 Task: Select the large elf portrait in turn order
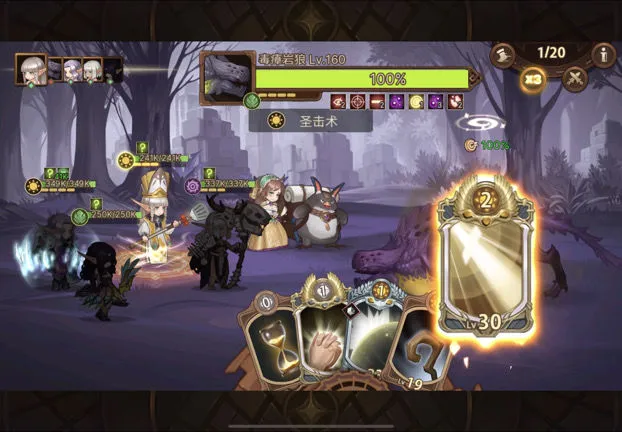(31, 69)
